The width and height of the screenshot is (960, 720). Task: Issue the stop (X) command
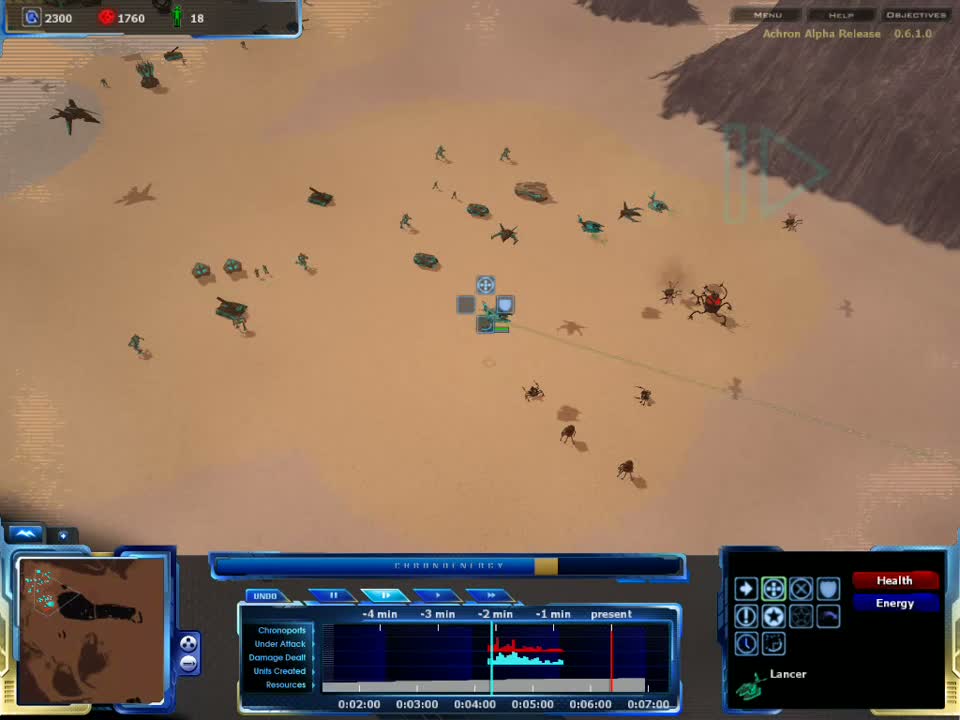pyautogui.click(x=801, y=589)
